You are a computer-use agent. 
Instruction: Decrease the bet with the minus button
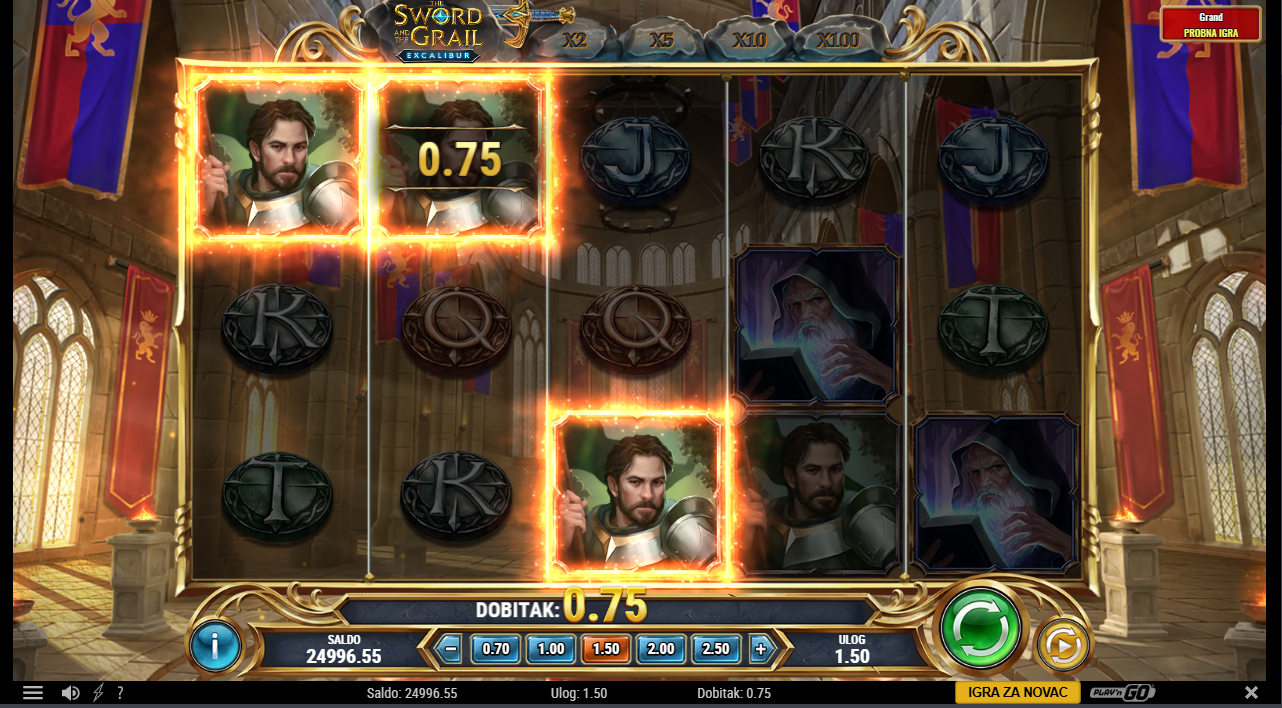[x=450, y=648]
